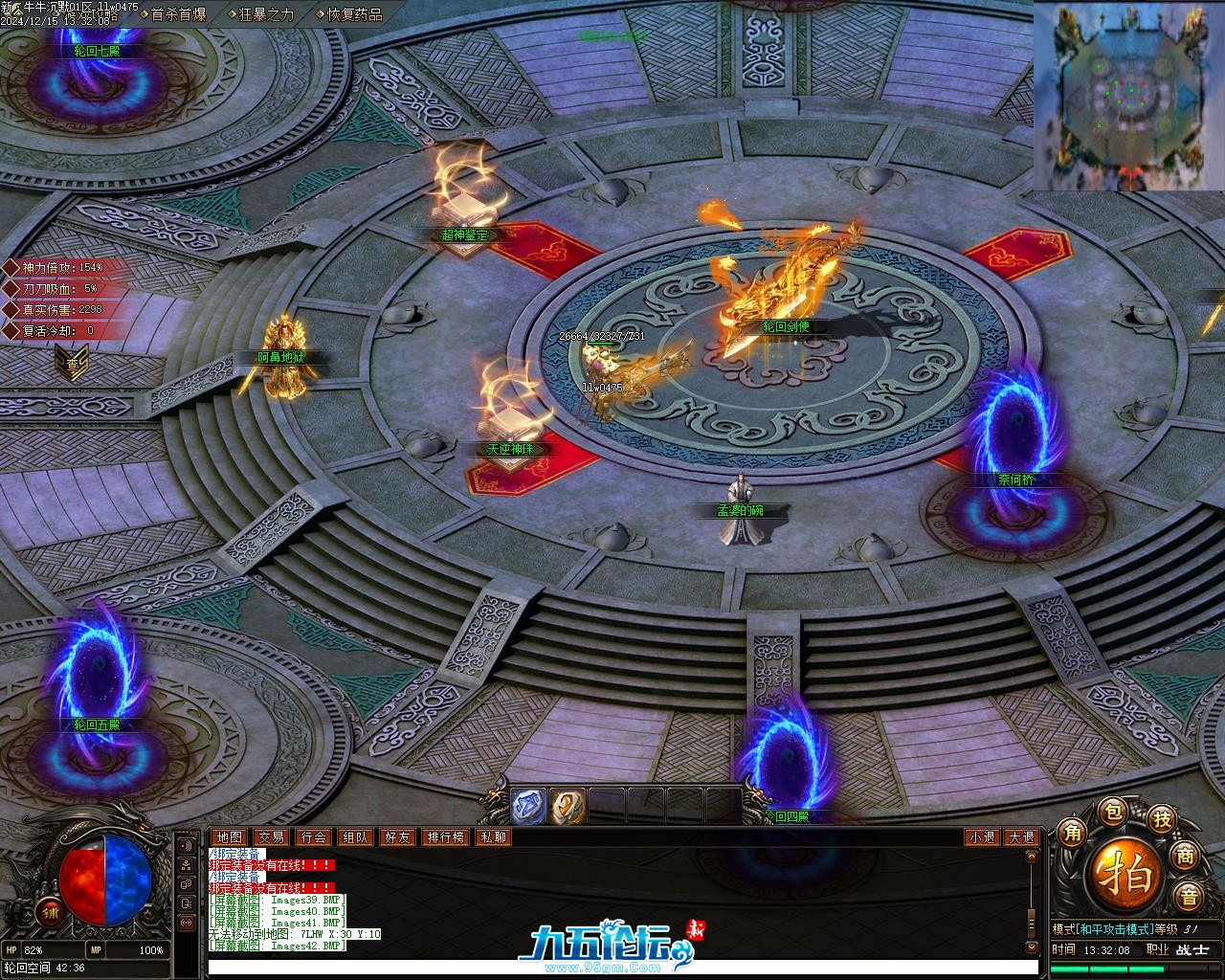Show the 好友 friends list

click(397, 837)
